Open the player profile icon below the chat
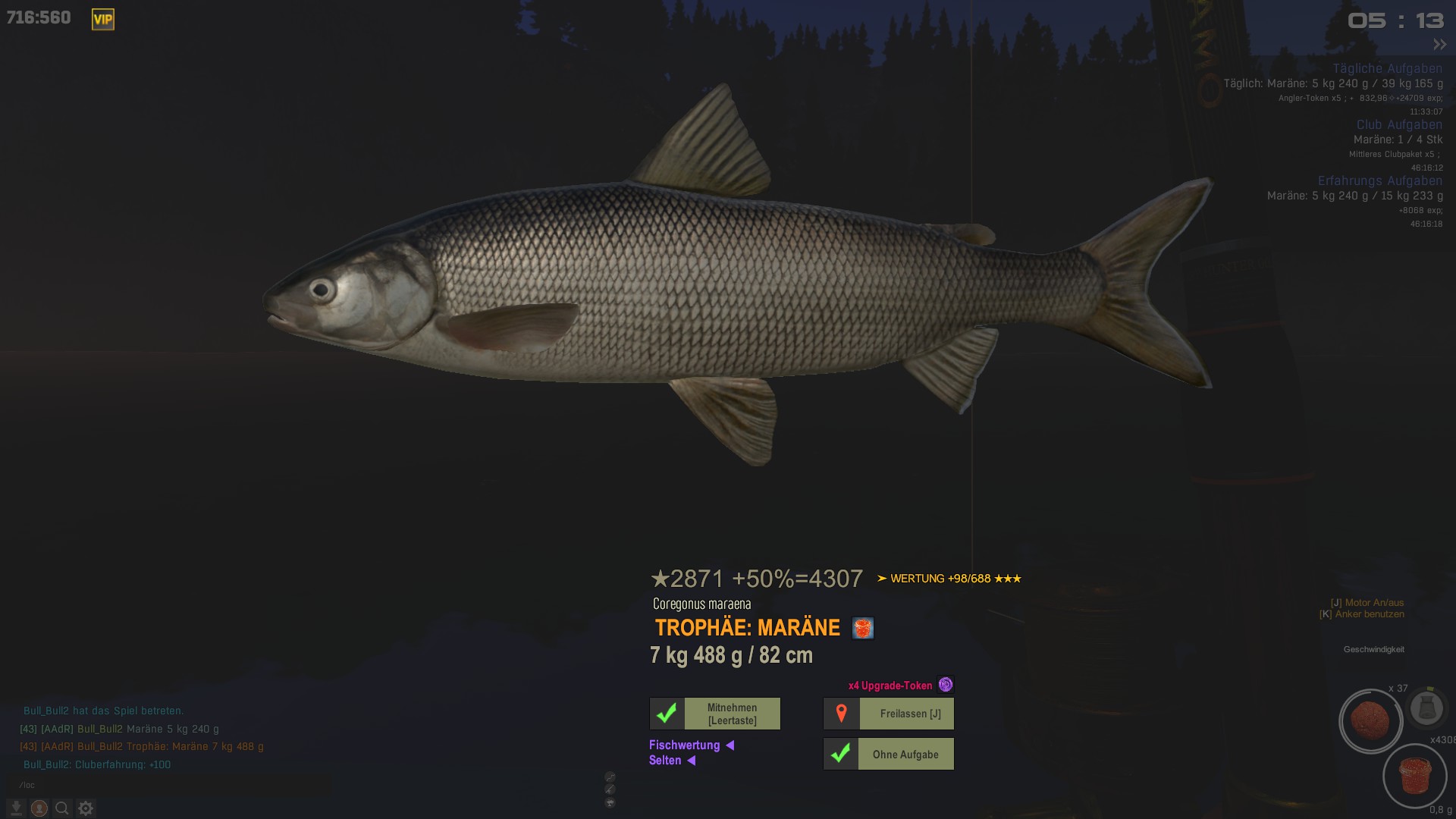This screenshot has height=819, width=1456. [x=39, y=808]
